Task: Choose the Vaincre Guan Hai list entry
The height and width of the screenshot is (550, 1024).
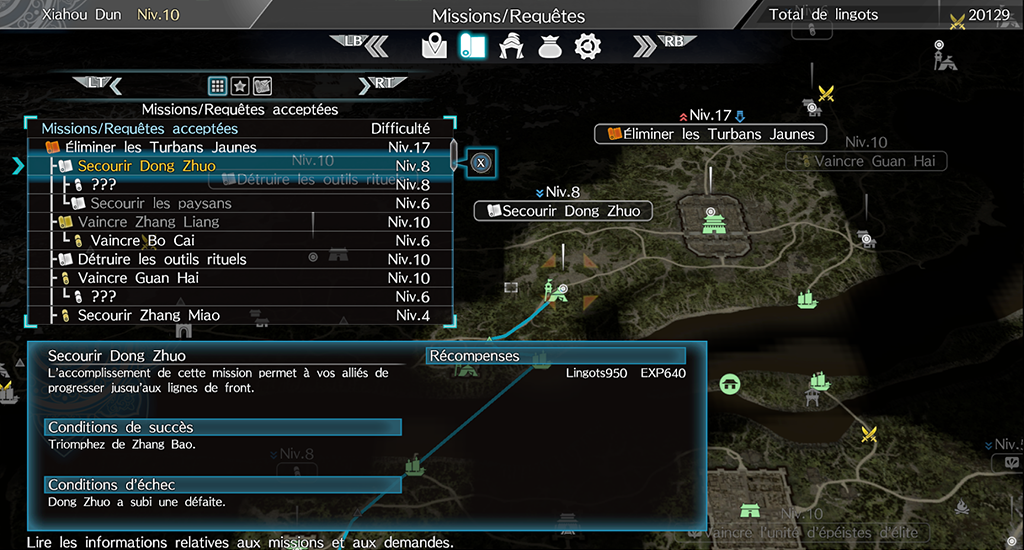Action: [x=138, y=278]
